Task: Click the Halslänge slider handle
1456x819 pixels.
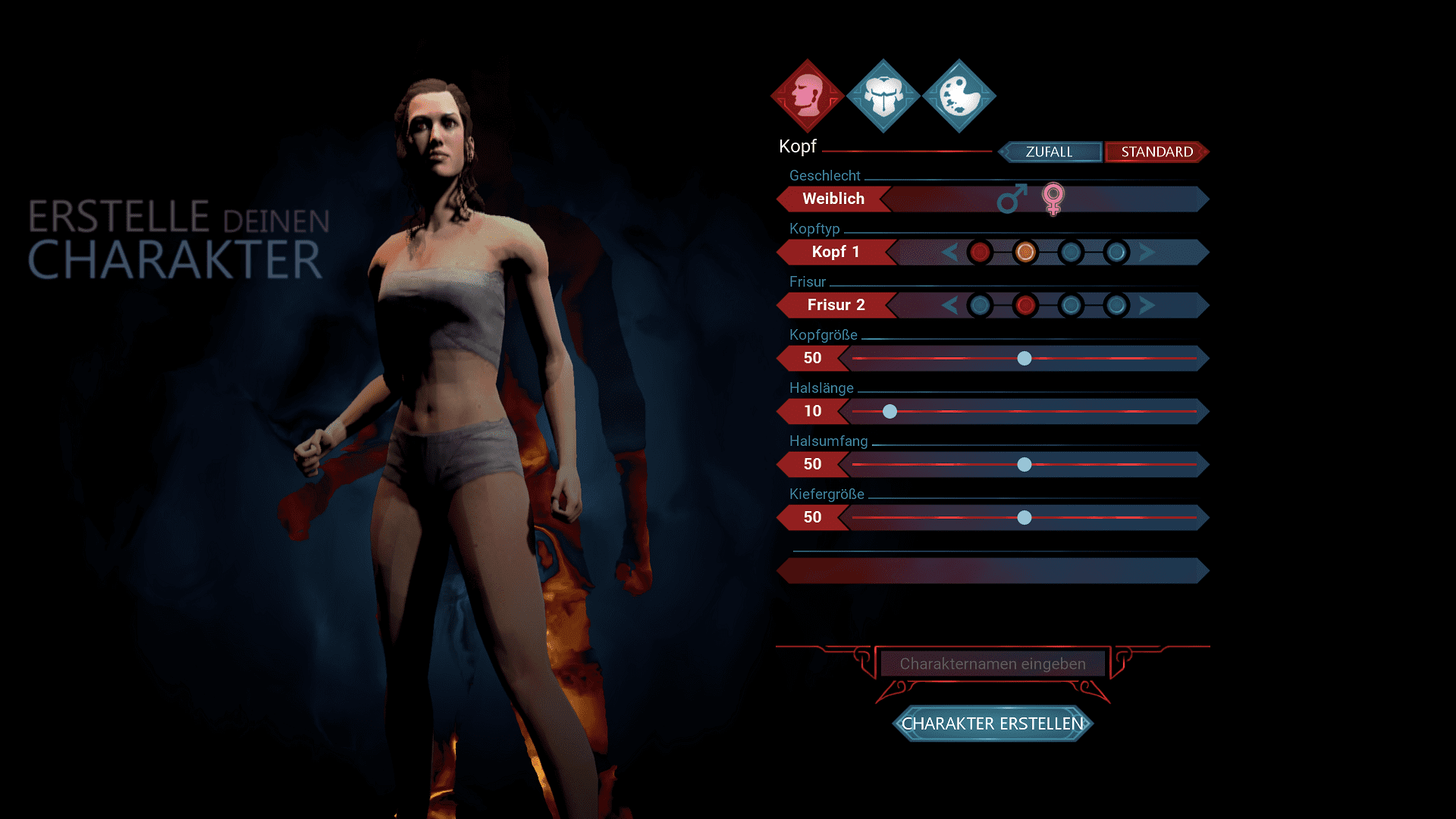Action: pos(890,411)
